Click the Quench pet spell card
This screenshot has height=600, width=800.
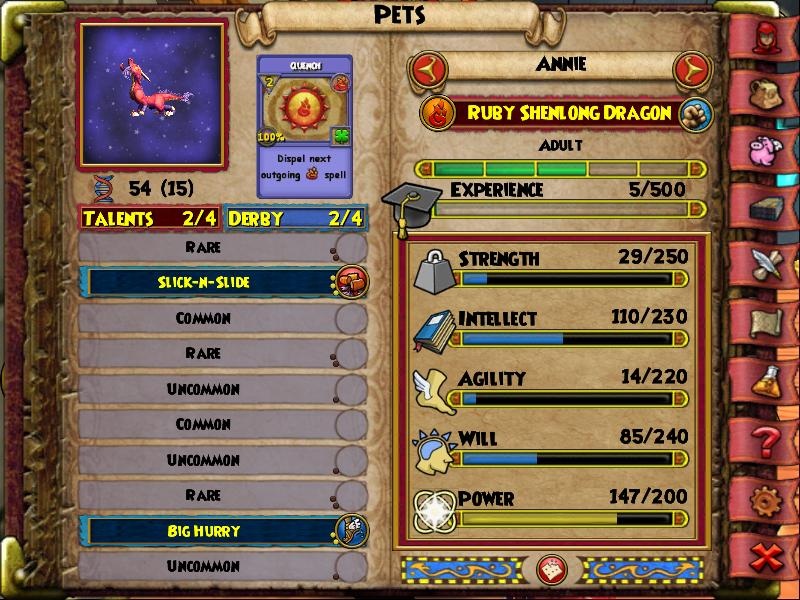point(304,114)
